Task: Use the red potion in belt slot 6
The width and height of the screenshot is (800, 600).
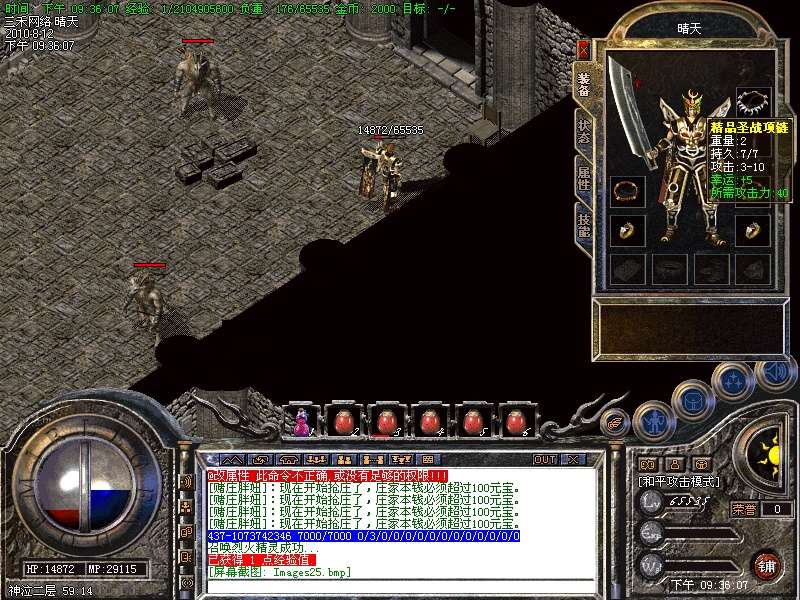Action: (x=516, y=422)
